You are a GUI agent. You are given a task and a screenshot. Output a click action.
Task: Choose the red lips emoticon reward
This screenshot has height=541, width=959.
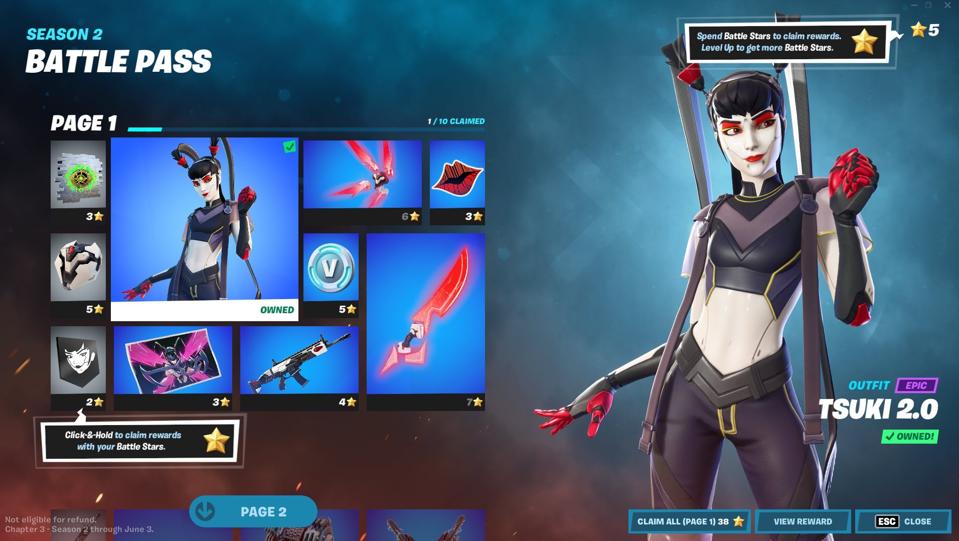click(457, 175)
